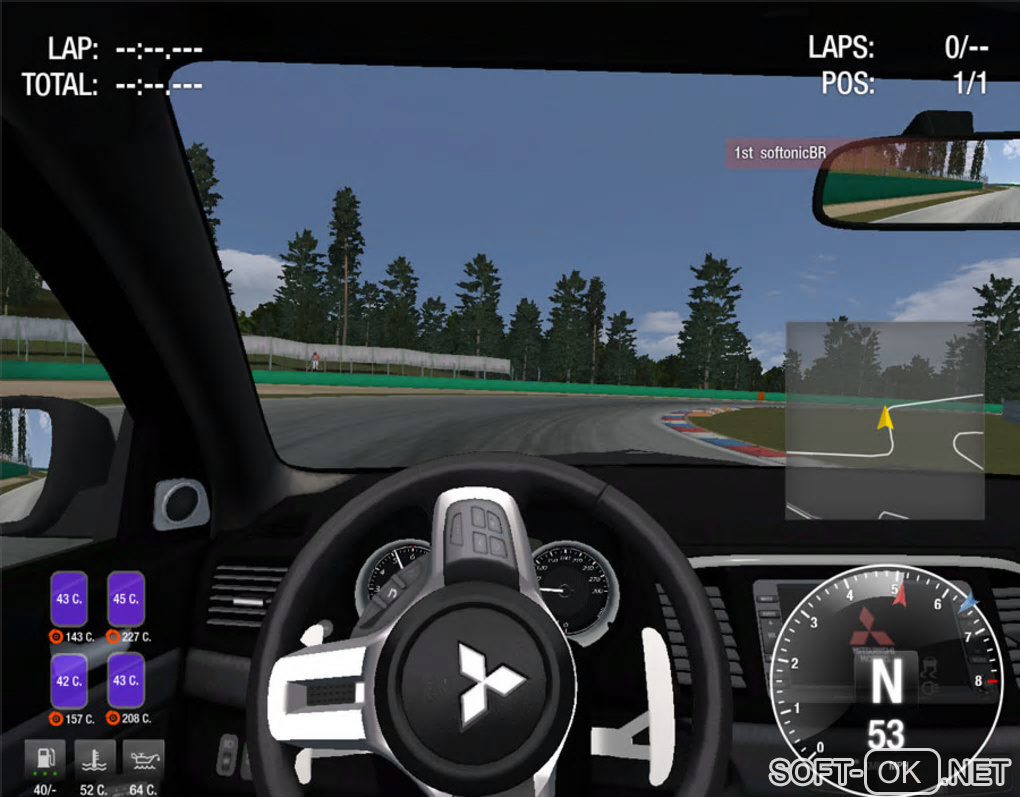Select the tire showing 42 C.
The width and height of the screenshot is (1020, 797).
tap(69, 681)
